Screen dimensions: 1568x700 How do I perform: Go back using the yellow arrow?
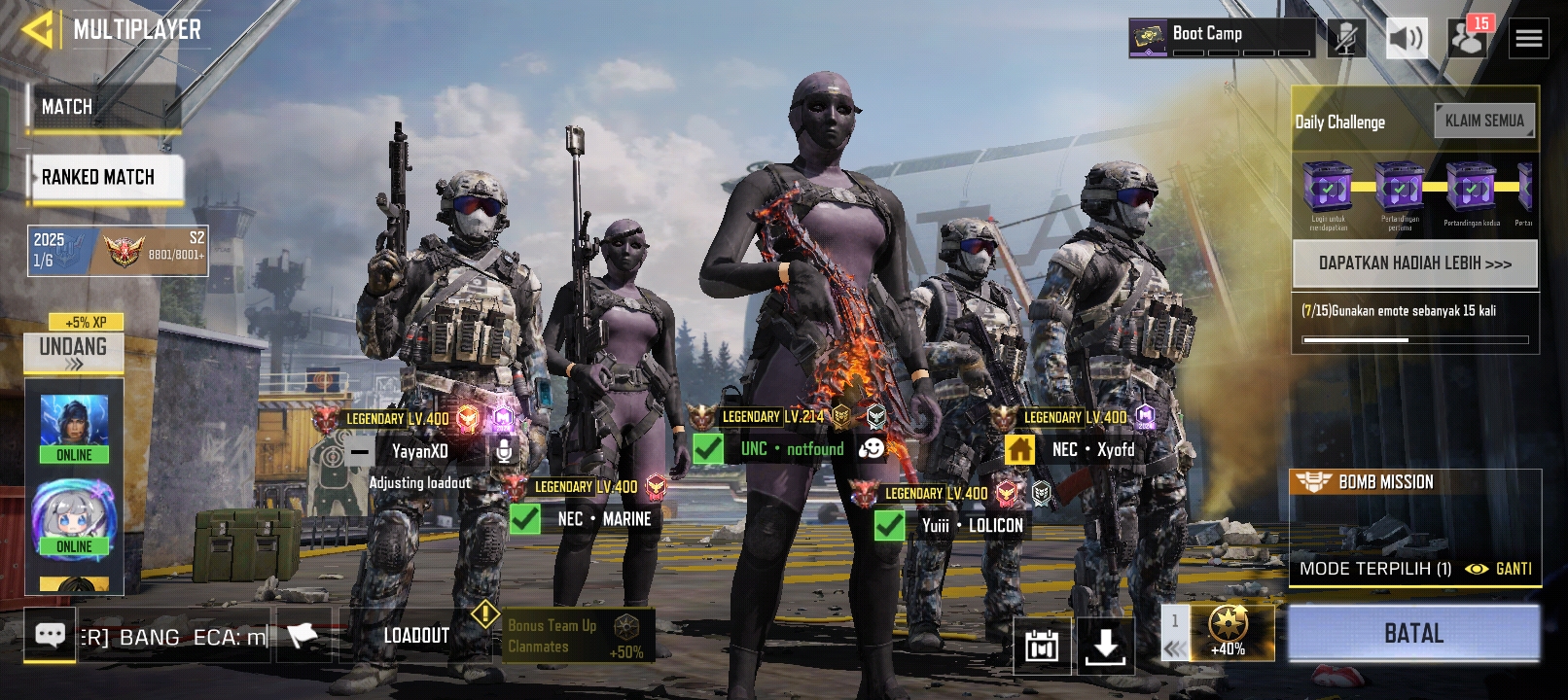[x=37, y=30]
